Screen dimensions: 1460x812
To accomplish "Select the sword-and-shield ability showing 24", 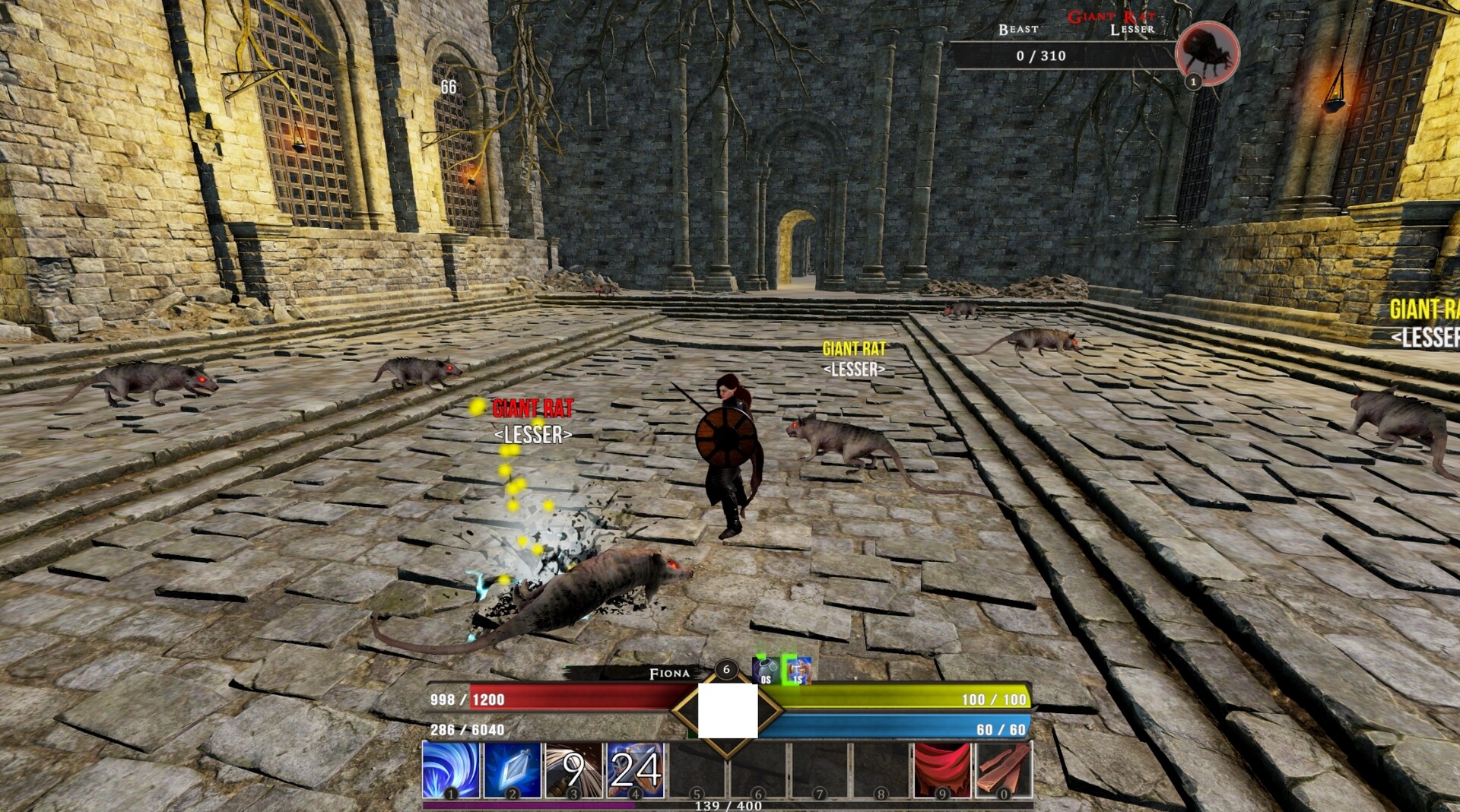I will tap(635, 769).
